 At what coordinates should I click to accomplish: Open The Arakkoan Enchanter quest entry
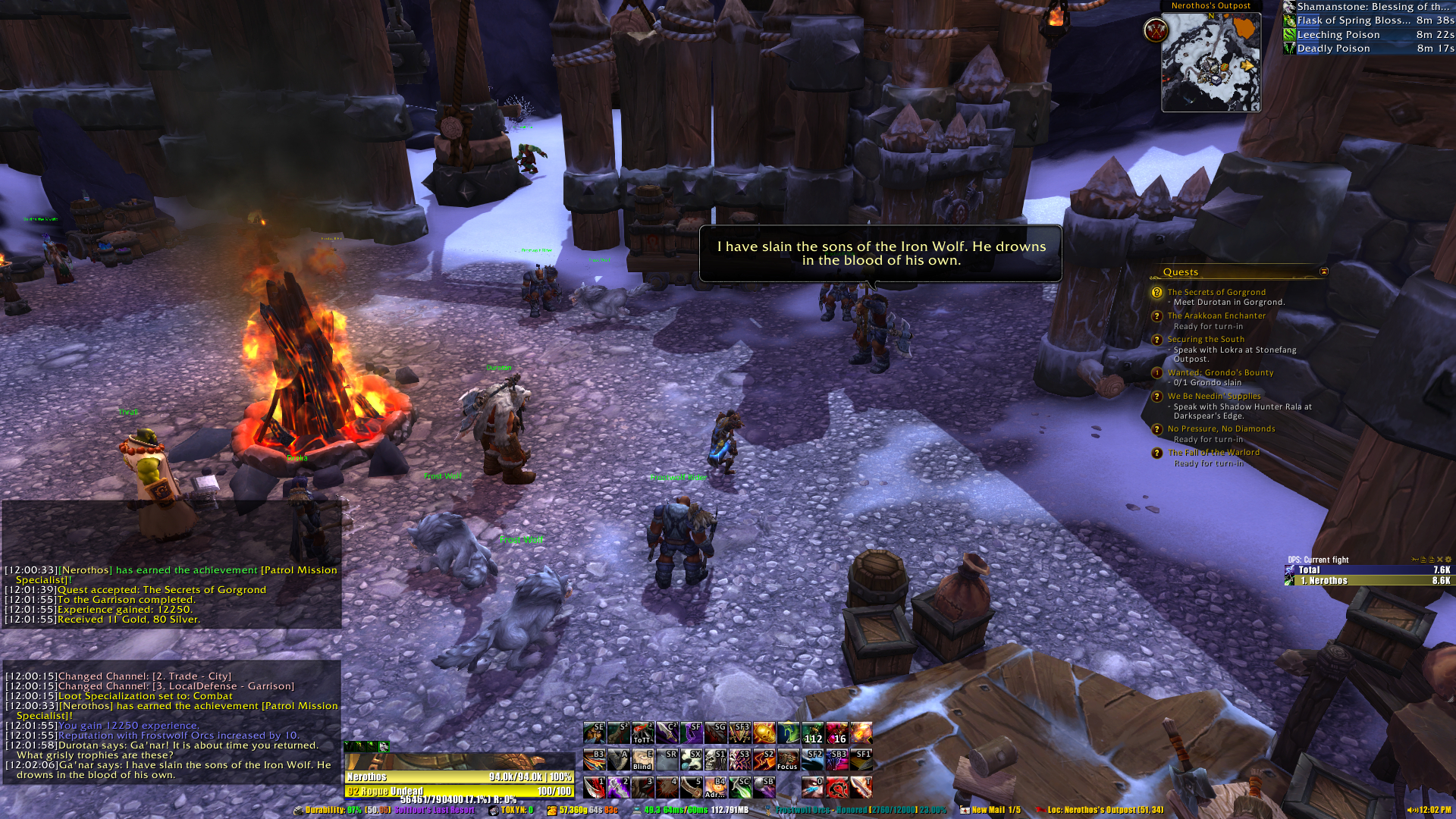pyautogui.click(x=1216, y=315)
